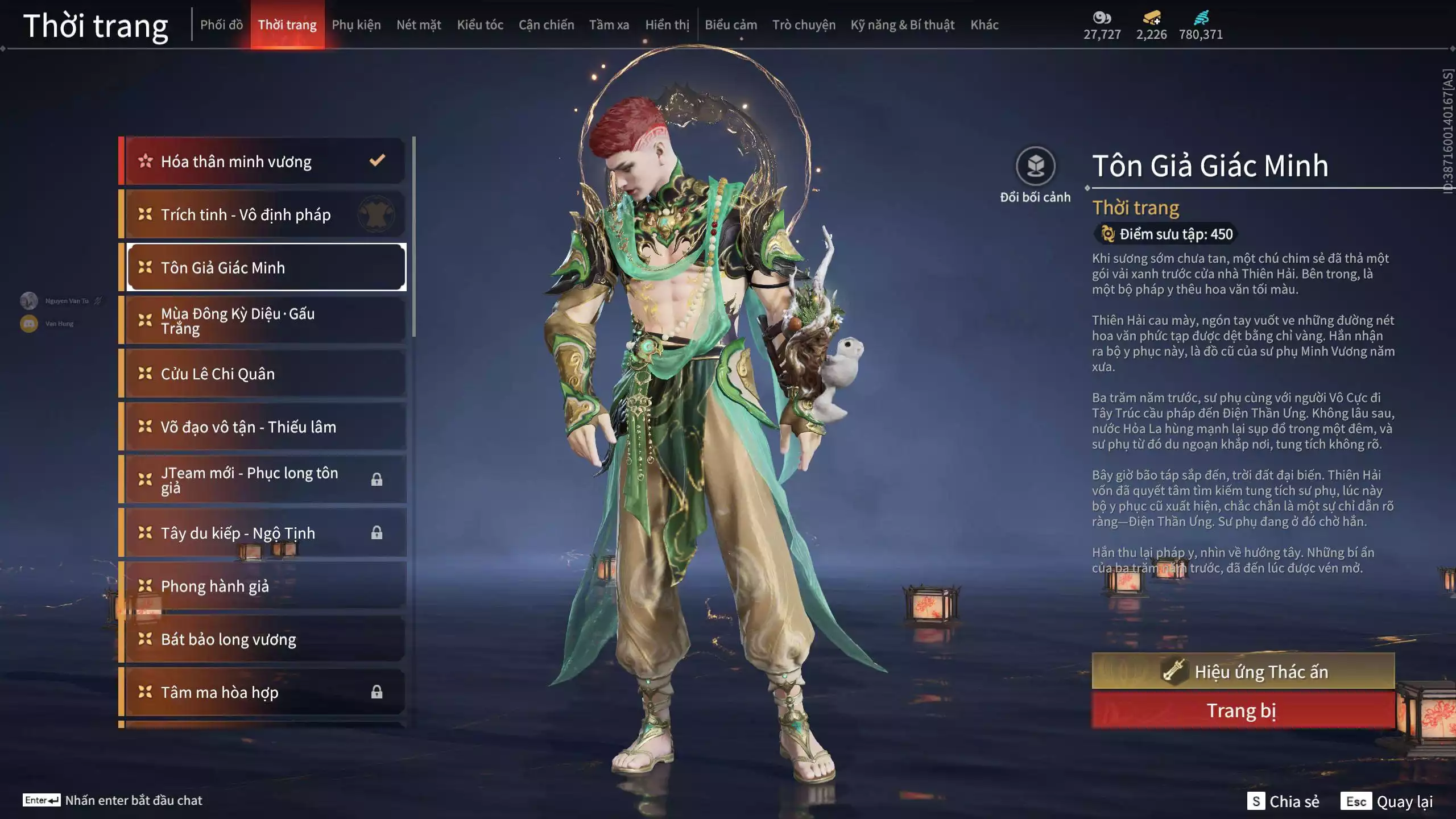Viewport: 1456px width, 819px height.
Task: Go to the Kiểu tóc tab
Action: pyautogui.click(x=480, y=25)
